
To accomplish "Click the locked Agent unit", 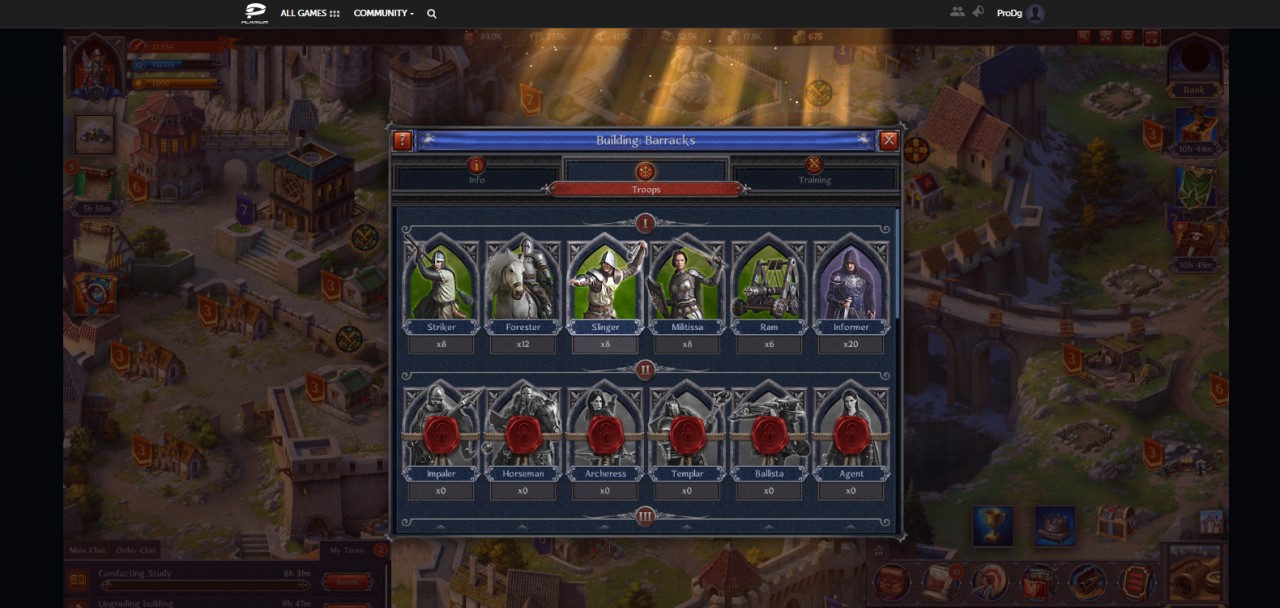I will (x=851, y=431).
